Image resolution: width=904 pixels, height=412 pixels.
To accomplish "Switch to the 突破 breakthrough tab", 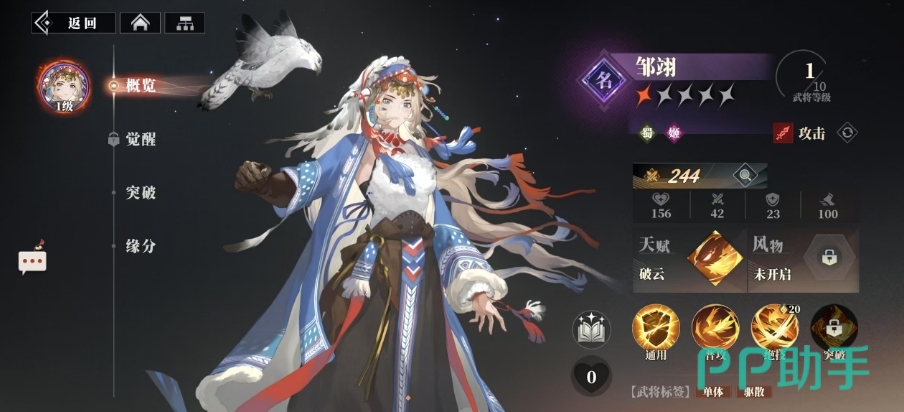I will click(140, 192).
